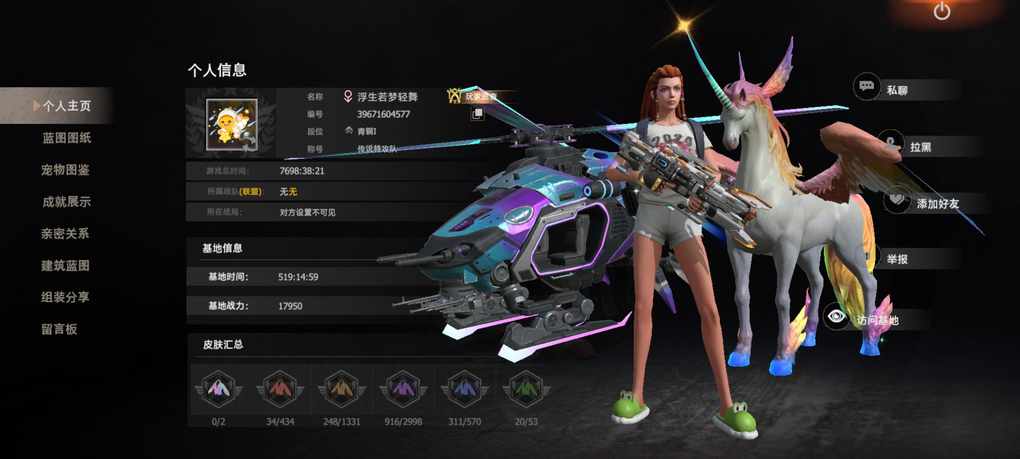
Task: Copy the player ID number
Action: coord(478,114)
